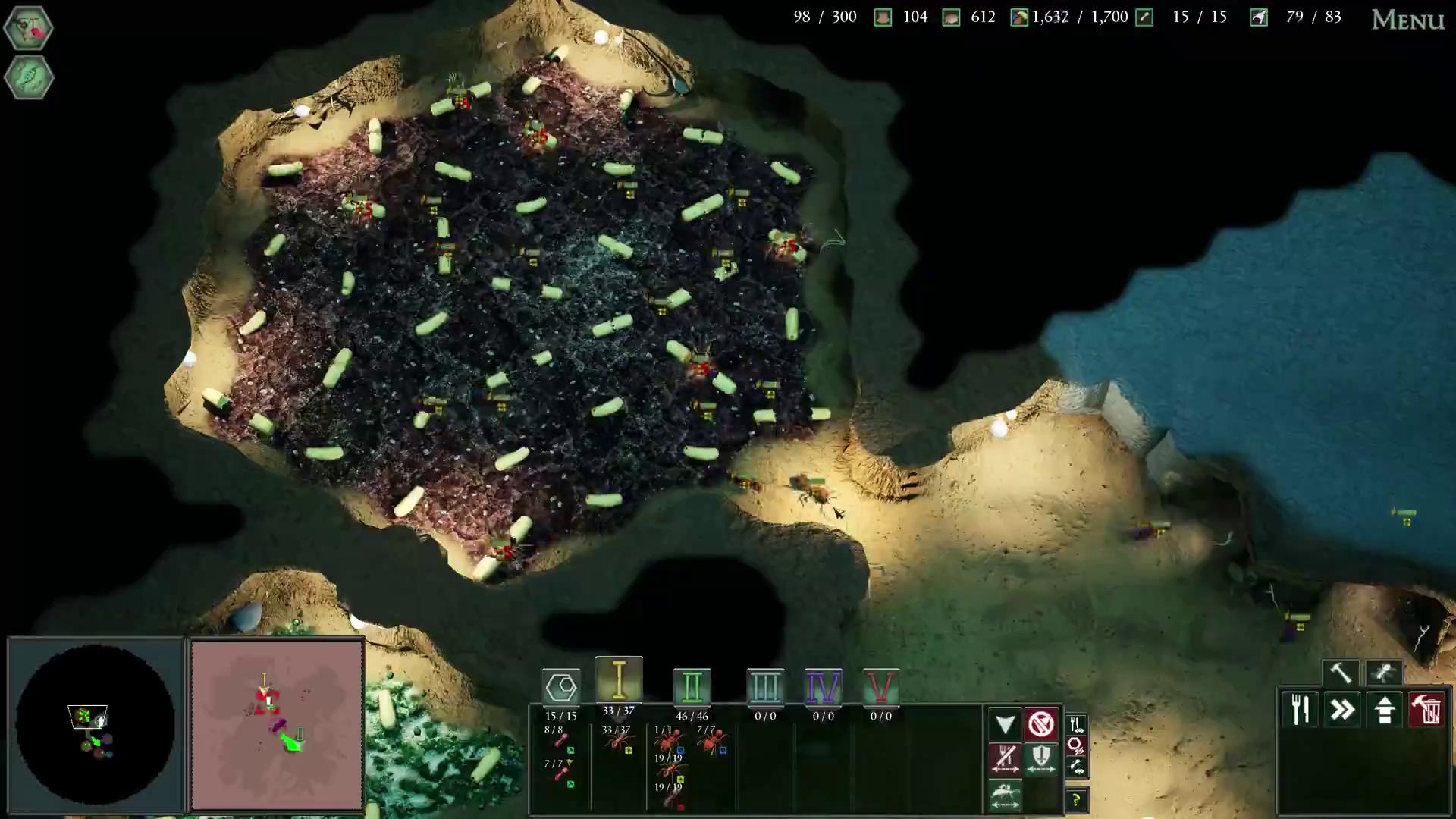This screenshot has width=1456, height=819.
Task: Activate the fork and knife food tile tool
Action: pos(1301,711)
